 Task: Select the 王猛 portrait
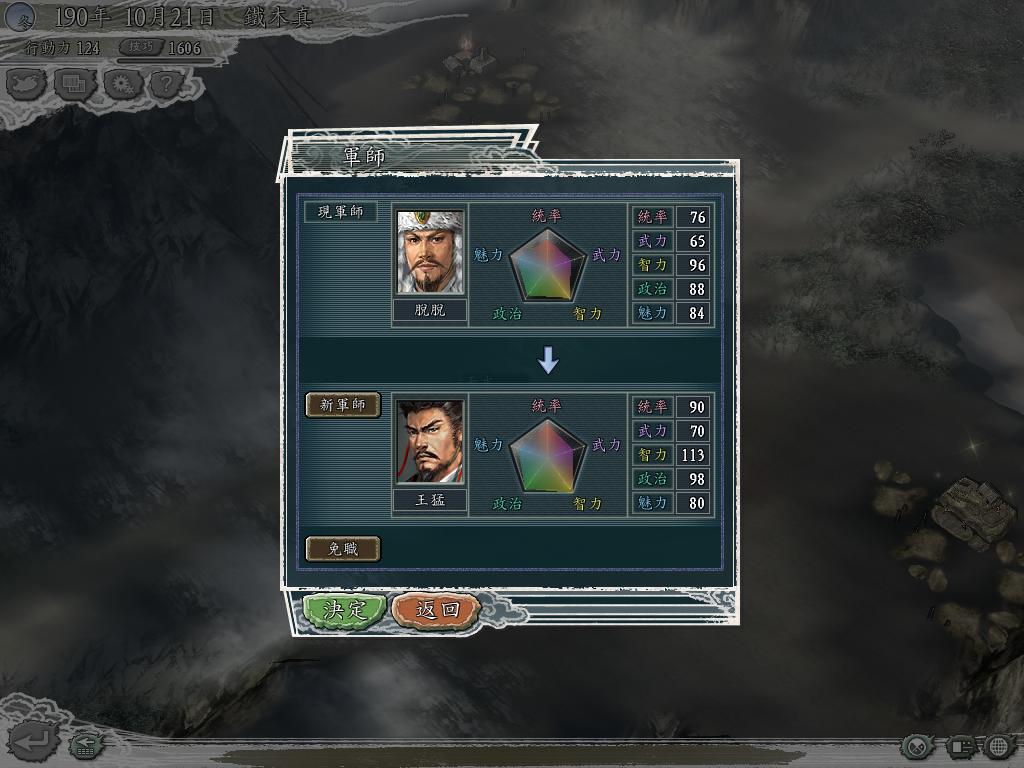[x=430, y=442]
